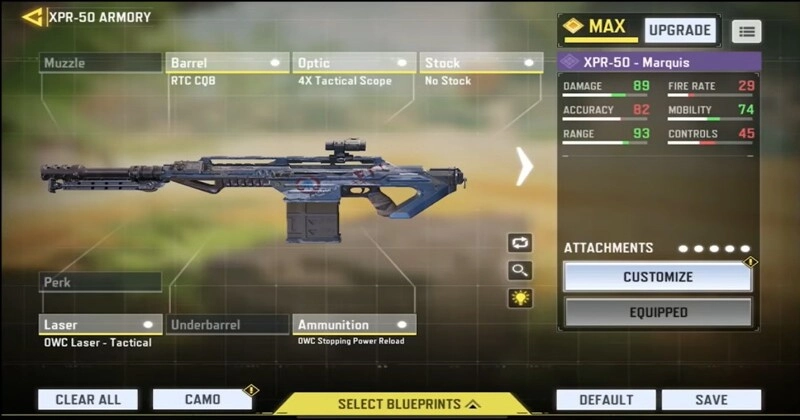The image size is (800, 420).
Task: Open the Barrel RTC CQB slot
Action: [x=228, y=63]
